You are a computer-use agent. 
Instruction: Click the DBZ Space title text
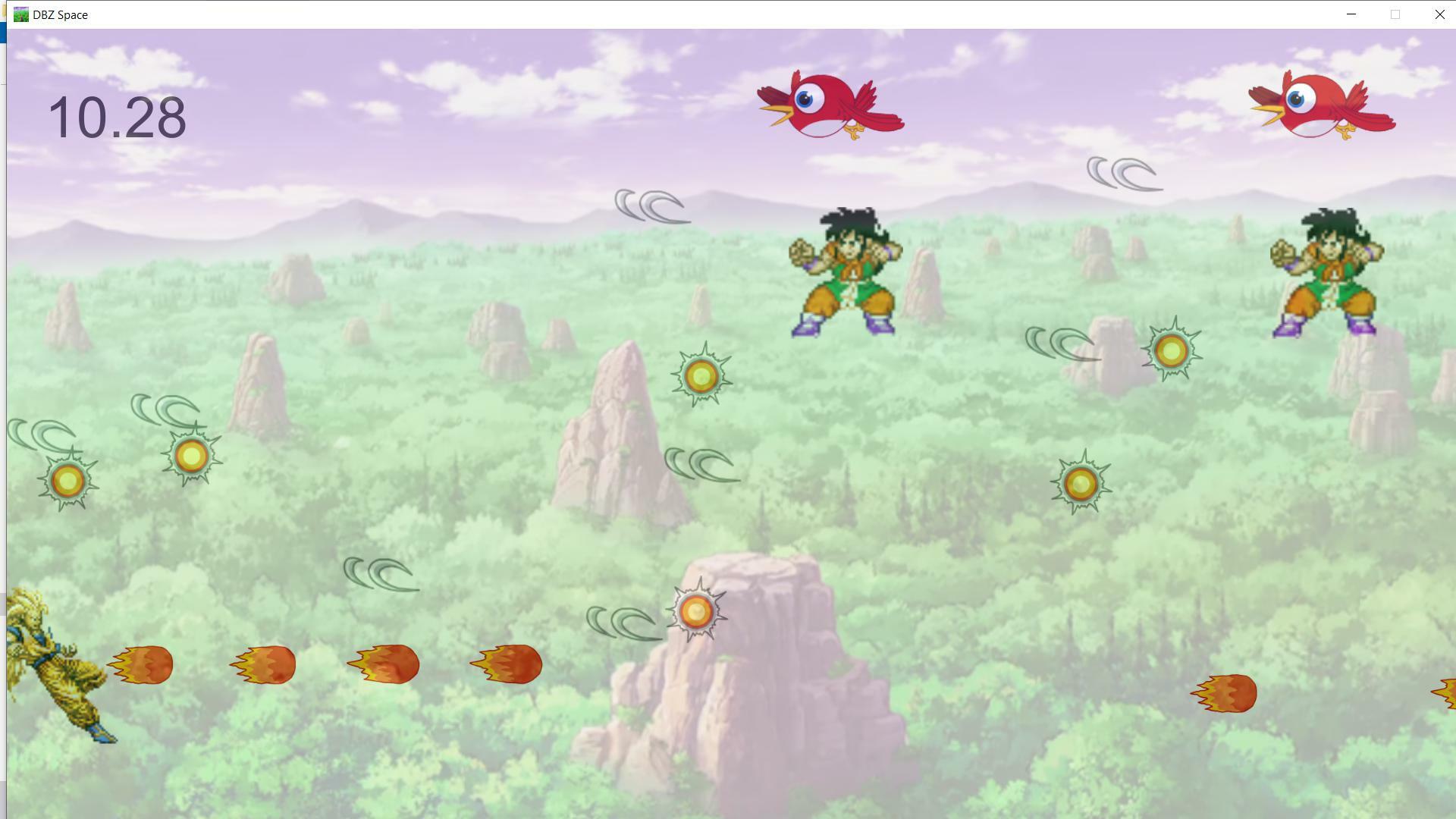[x=59, y=14]
